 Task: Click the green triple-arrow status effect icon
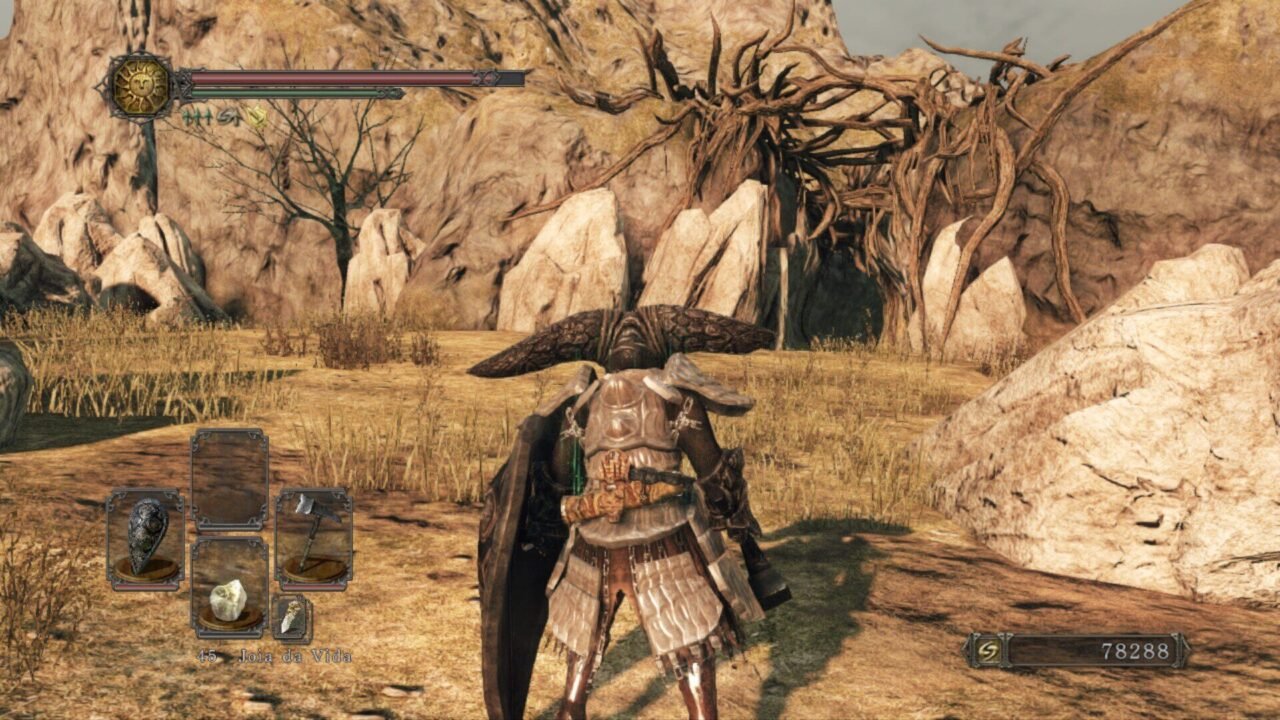point(197,117)
